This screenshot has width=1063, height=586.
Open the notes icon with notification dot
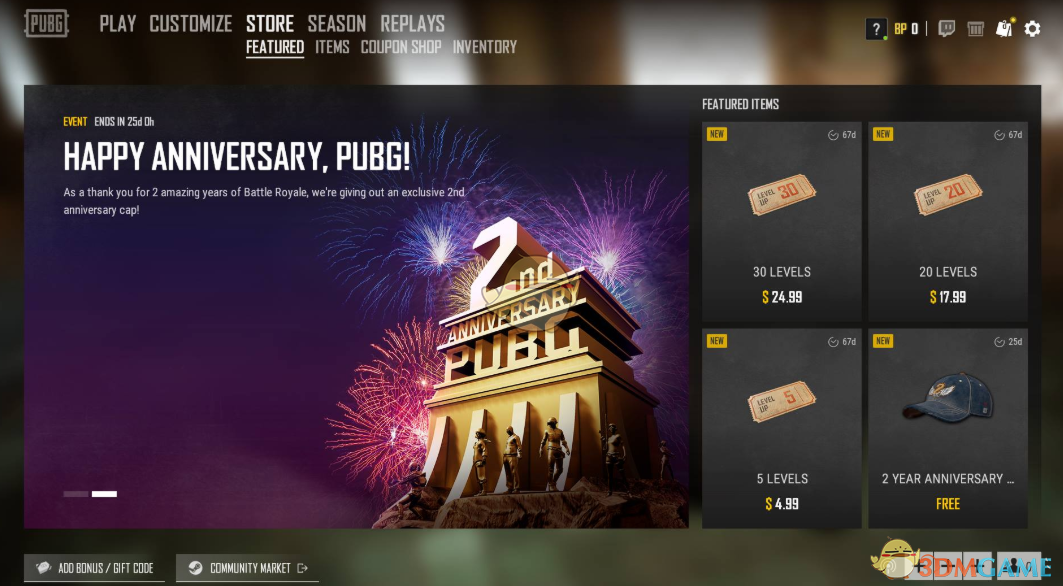[1004, 29]
